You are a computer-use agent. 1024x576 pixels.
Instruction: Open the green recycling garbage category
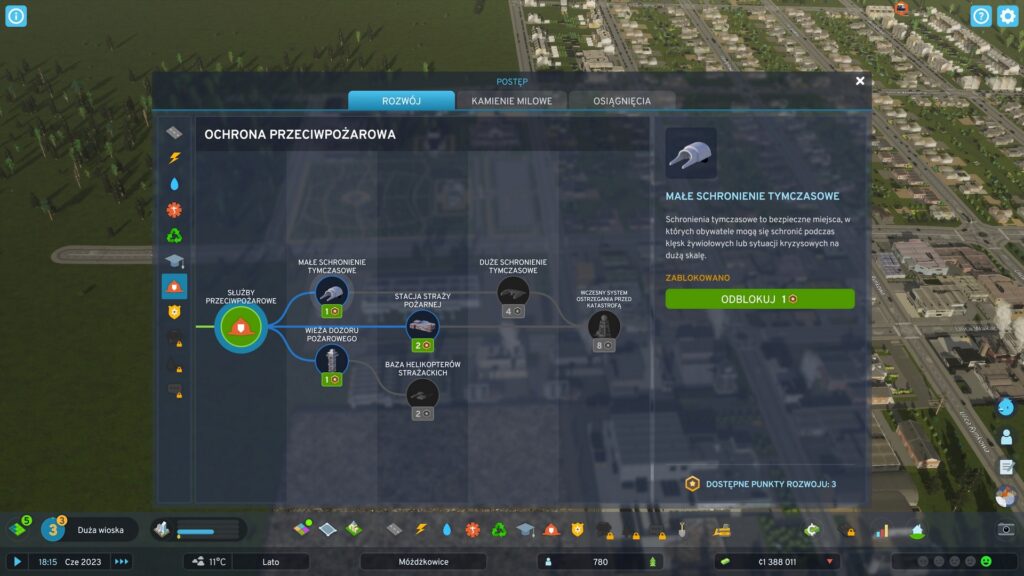(174, 236)
